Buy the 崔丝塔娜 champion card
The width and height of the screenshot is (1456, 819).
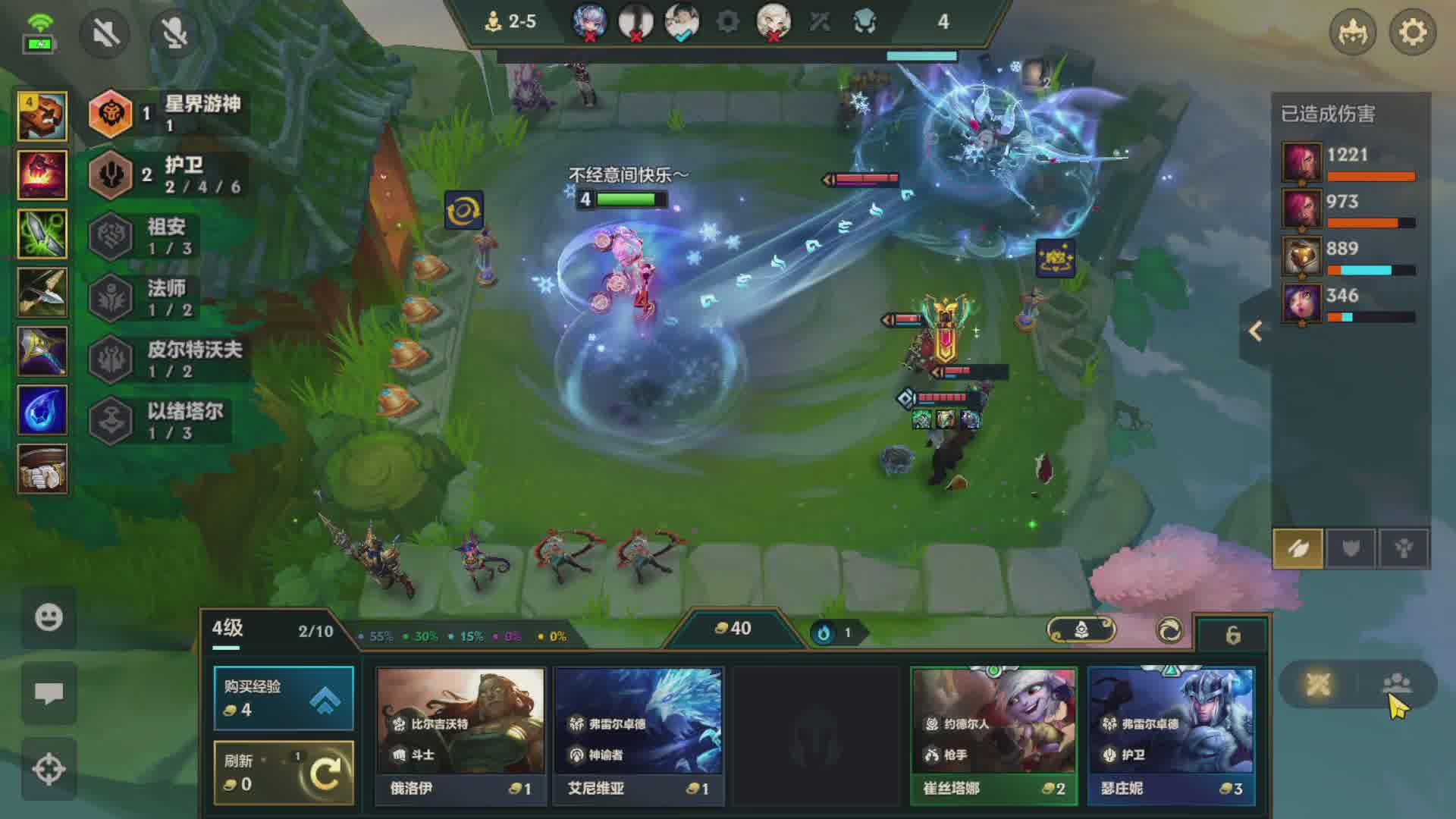coord(993,734)
